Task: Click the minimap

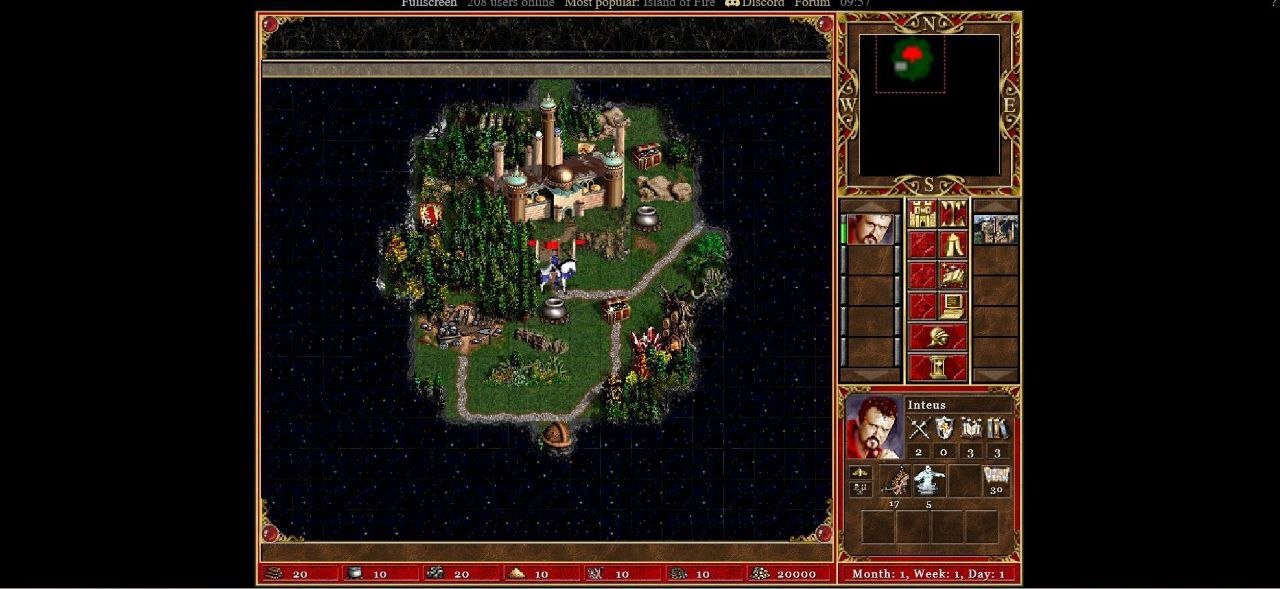Action: (x=929, y=105)
